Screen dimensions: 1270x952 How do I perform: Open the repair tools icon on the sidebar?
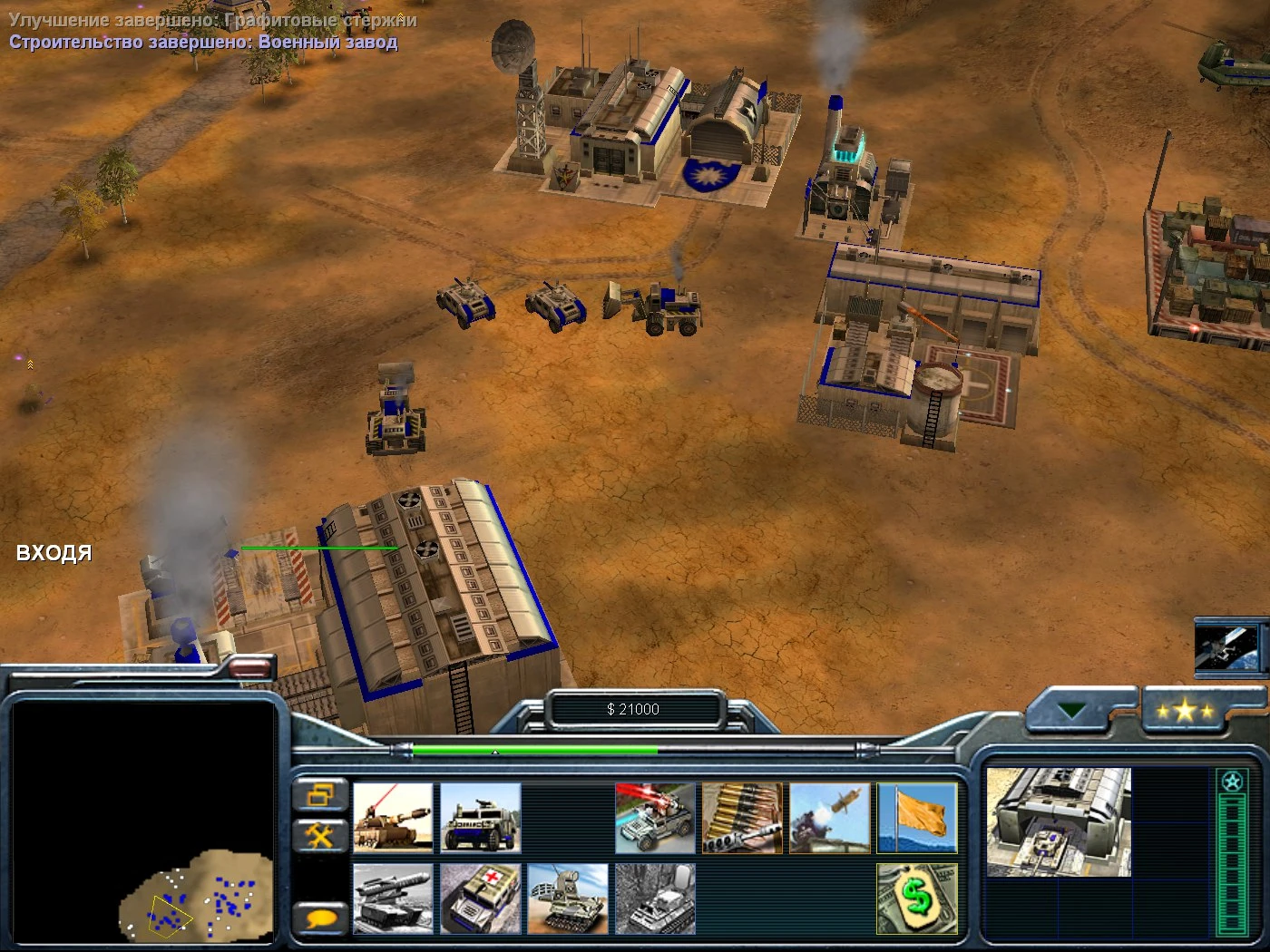tap(319, 836)
